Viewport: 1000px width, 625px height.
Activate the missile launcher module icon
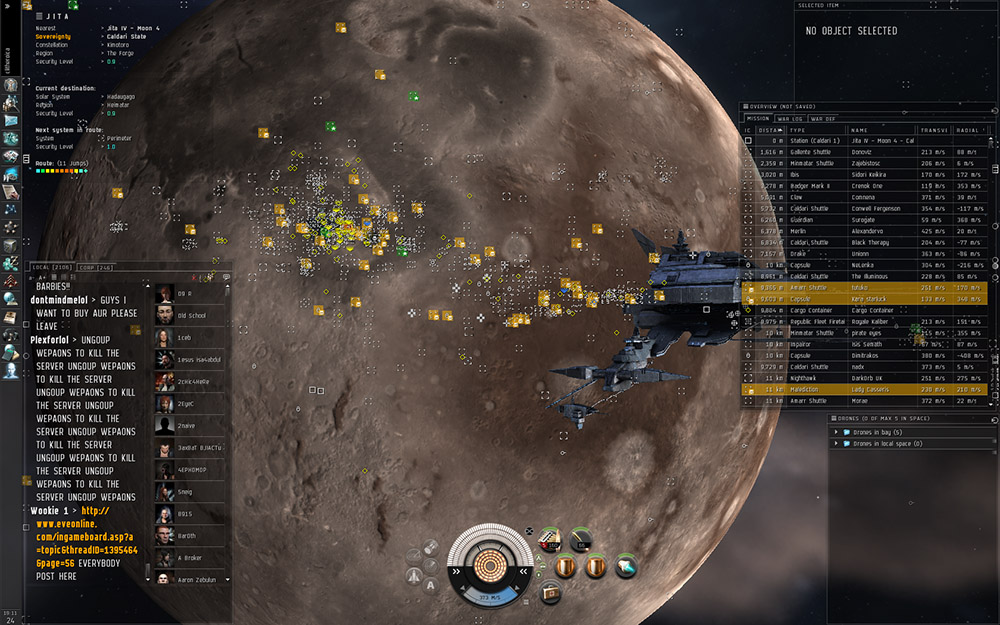point(549,541)
